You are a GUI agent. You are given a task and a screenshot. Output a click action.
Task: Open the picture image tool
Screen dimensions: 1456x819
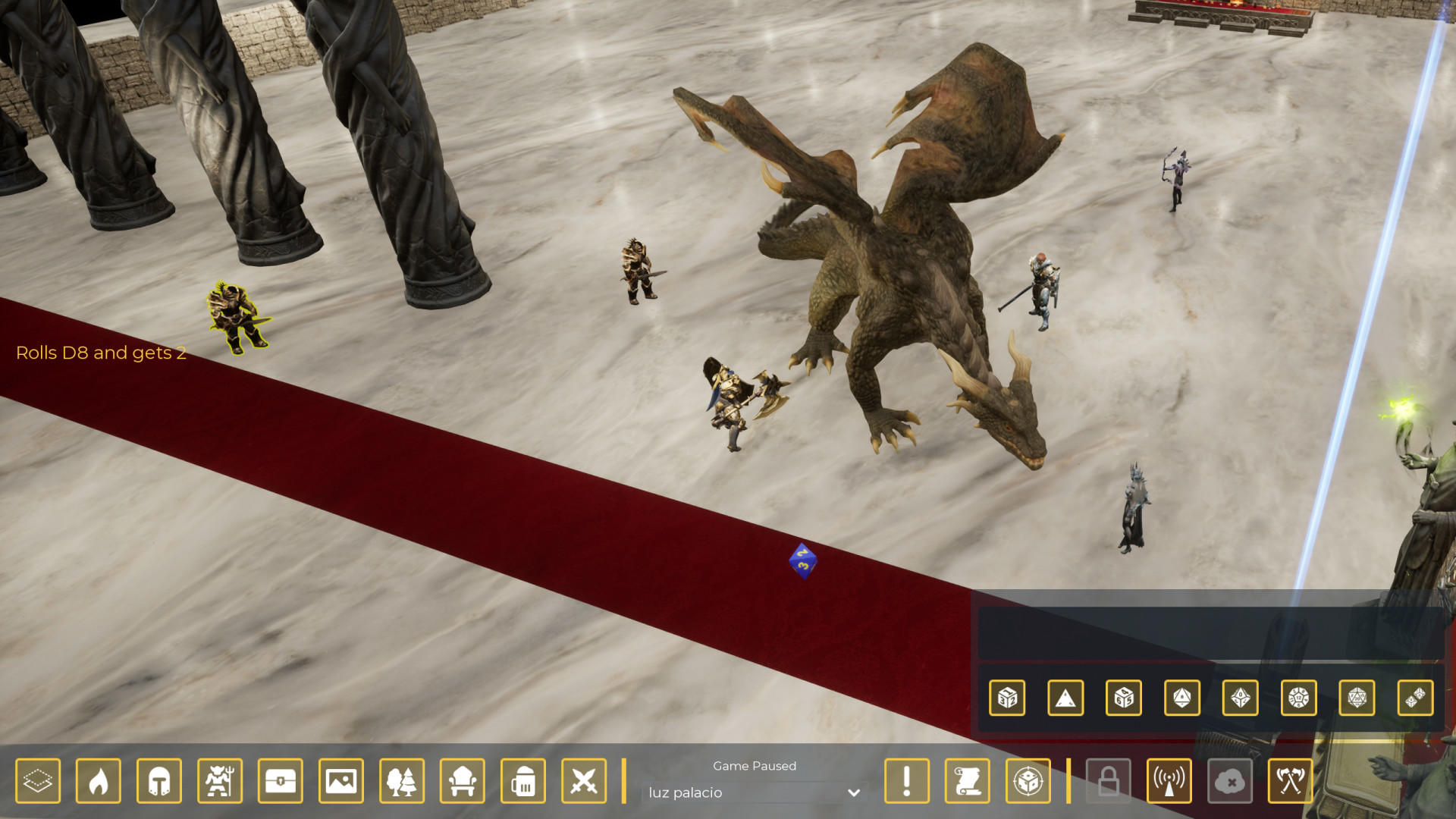tap(341, 780)
